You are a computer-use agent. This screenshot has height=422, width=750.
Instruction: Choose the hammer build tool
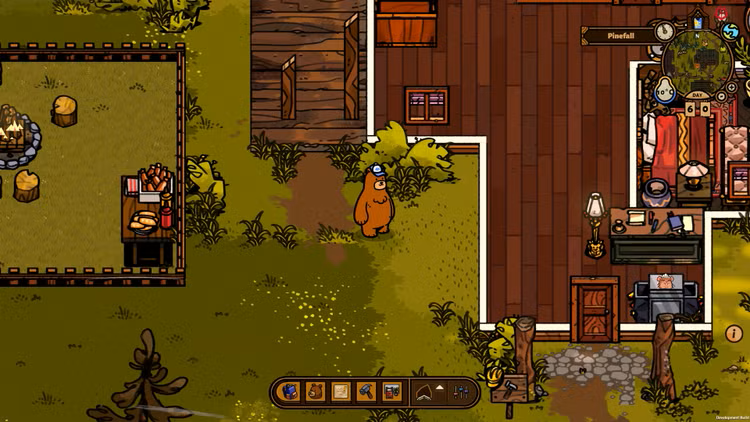[x=366, y=391]
